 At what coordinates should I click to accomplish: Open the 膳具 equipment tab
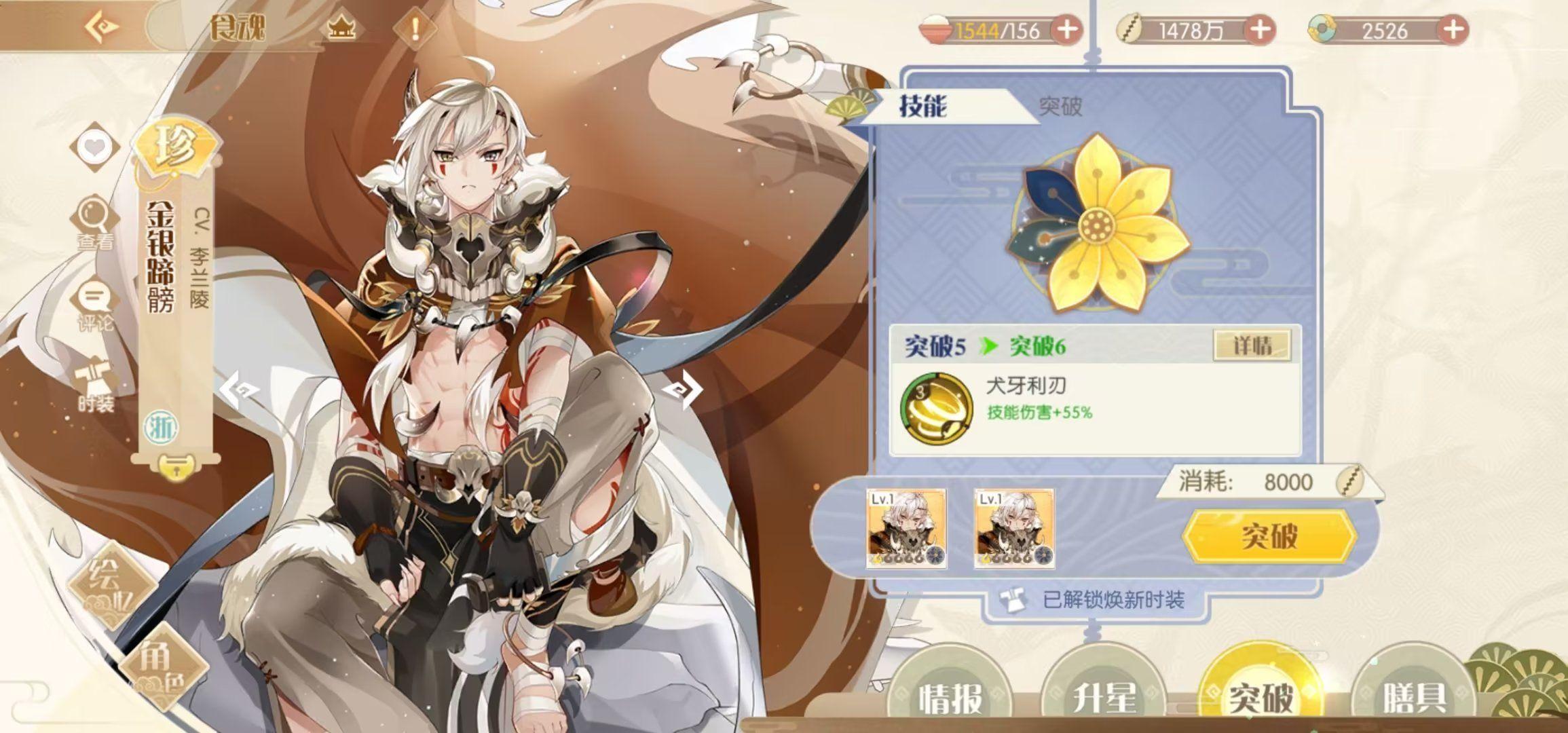click(x=1413, y=696)
